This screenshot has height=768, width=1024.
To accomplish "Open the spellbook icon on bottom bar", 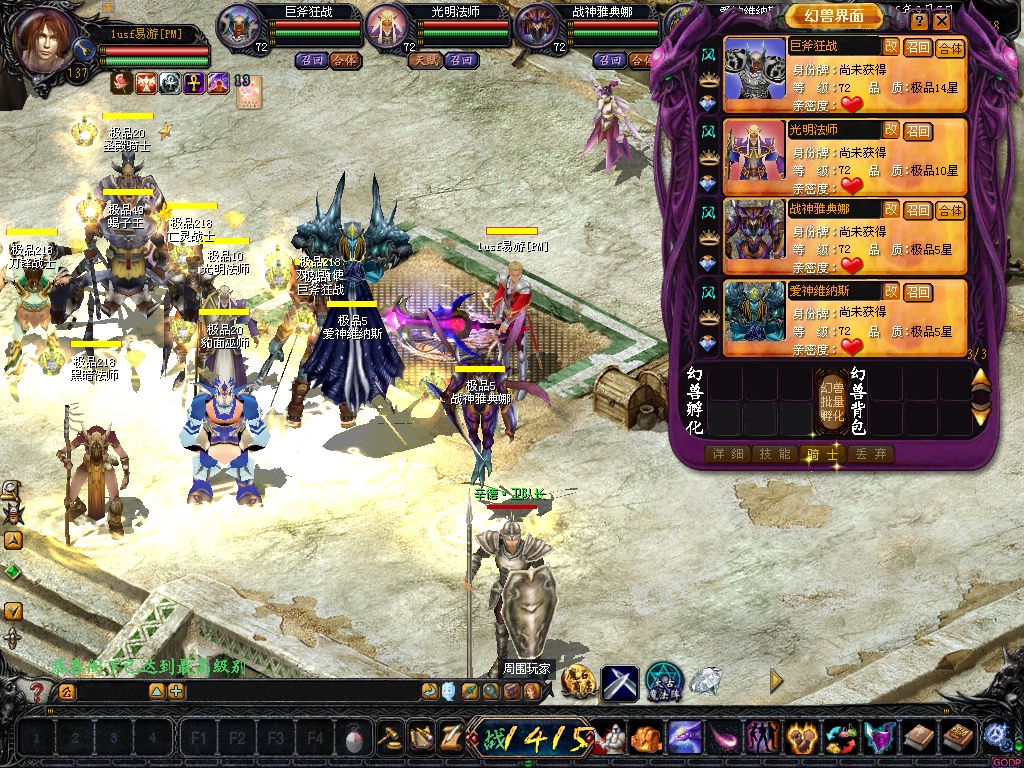I will click(957, 738).
